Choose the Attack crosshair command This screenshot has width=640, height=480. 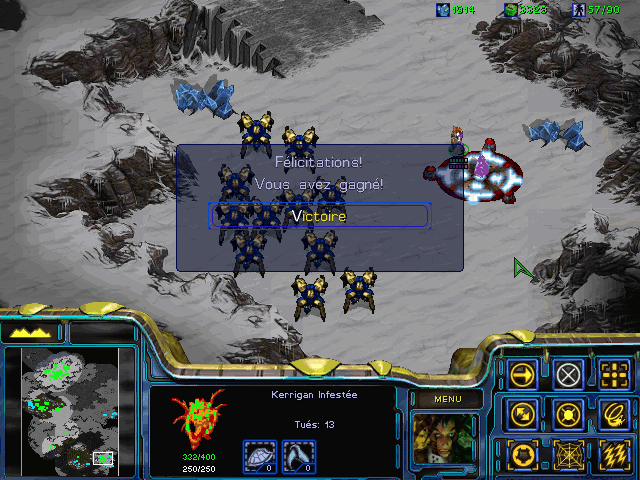[x=614, y=375]
